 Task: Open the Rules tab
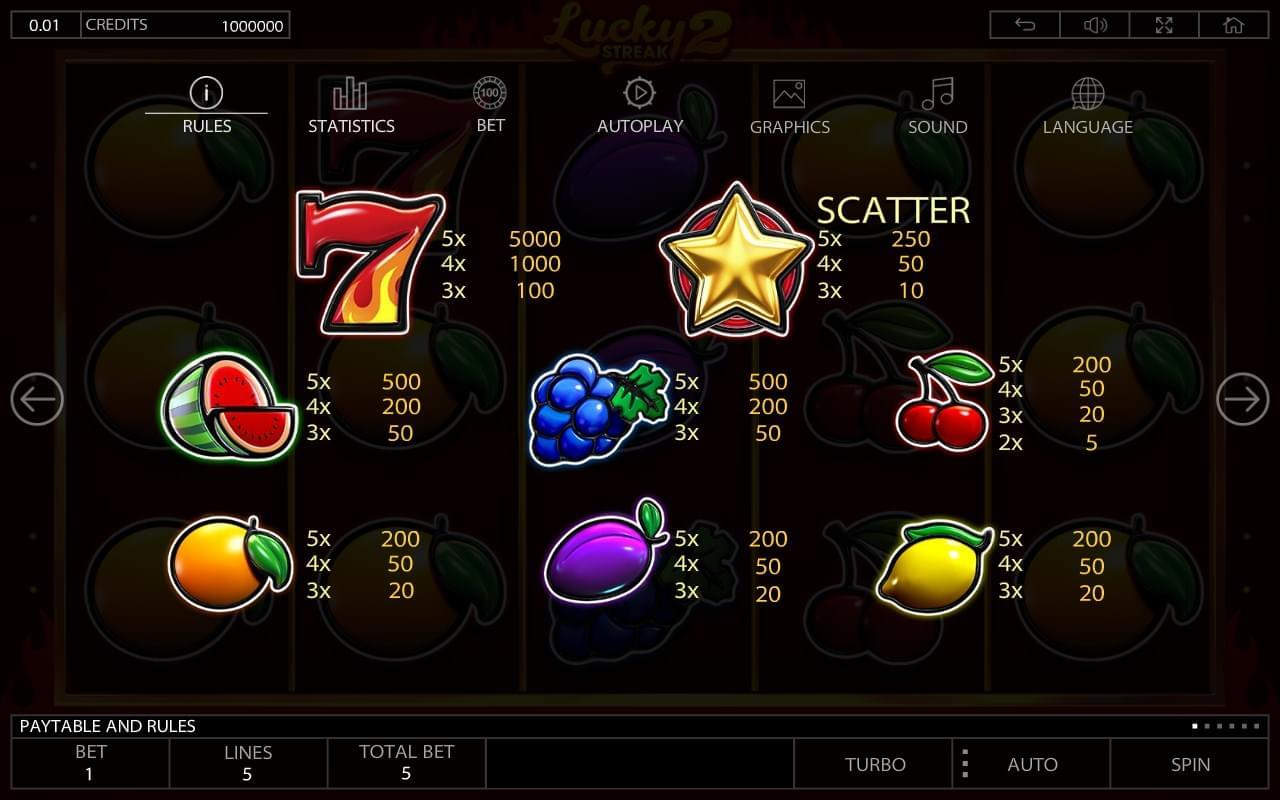coord(206,108)
